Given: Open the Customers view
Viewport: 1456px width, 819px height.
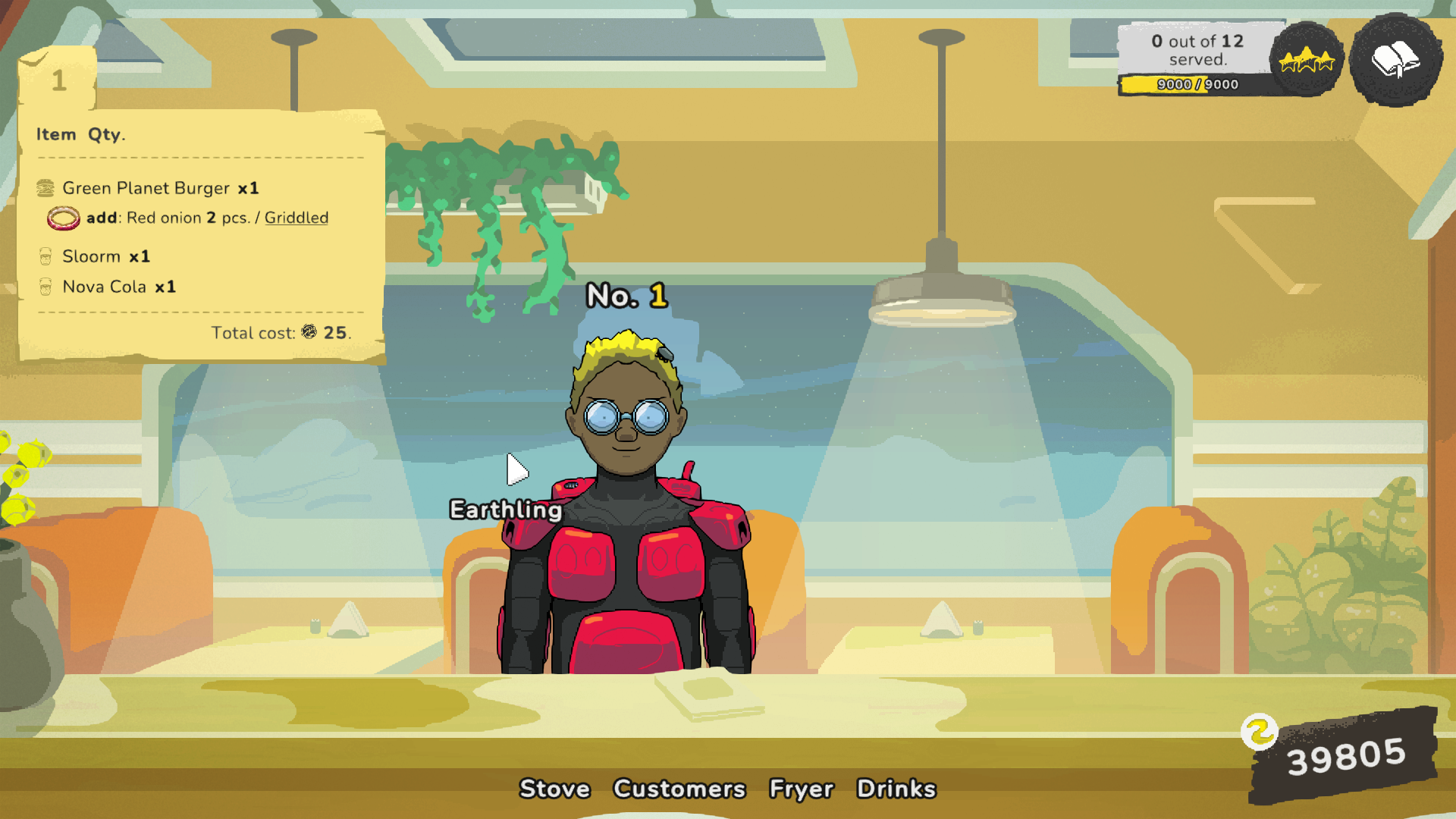Looking at the screenshot, I should point(679,789).
